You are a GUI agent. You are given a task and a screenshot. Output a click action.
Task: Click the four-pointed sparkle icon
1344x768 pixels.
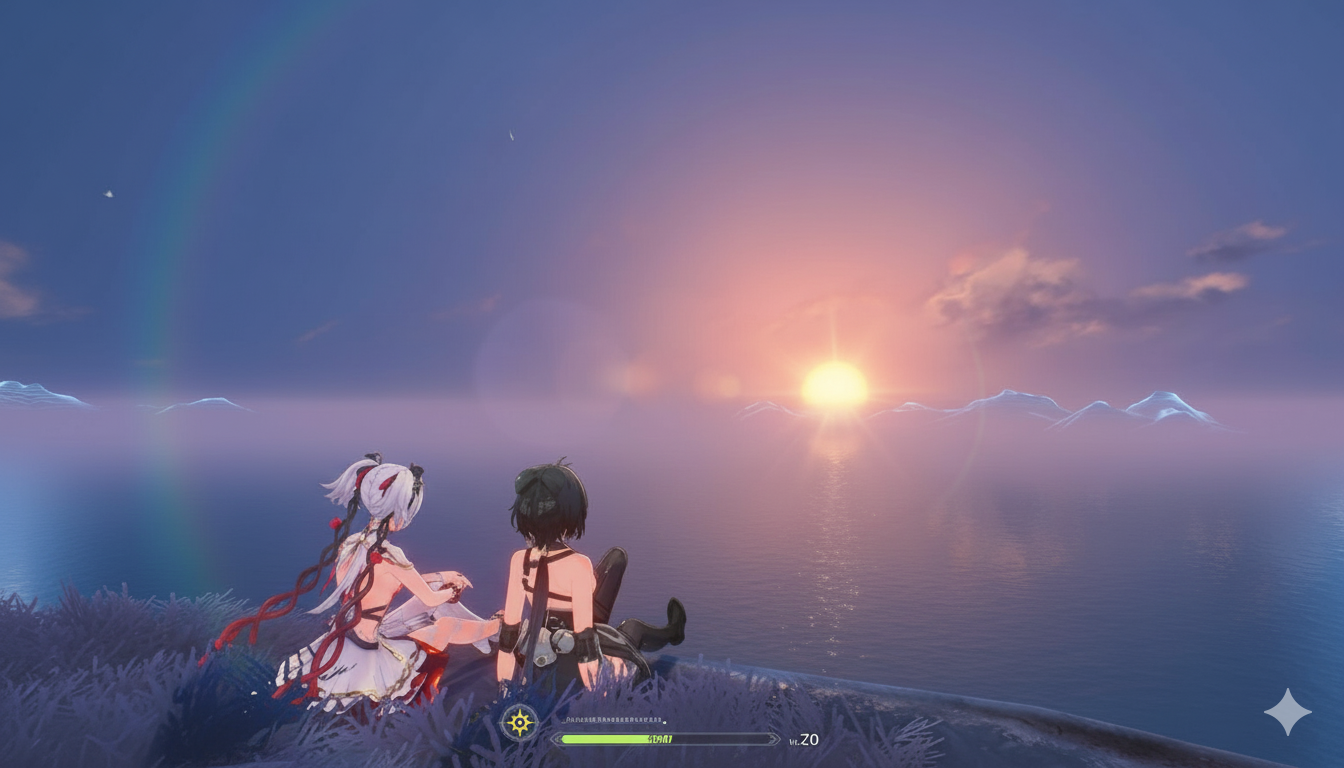click(x=1287, y=711)
